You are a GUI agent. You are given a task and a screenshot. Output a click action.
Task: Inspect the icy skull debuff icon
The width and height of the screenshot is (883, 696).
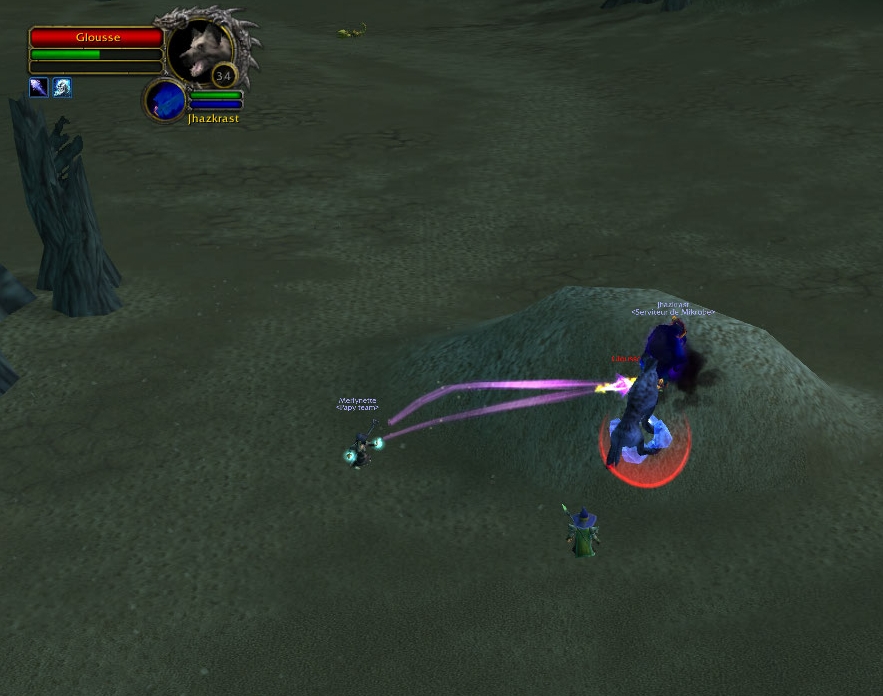pos(62,88)
